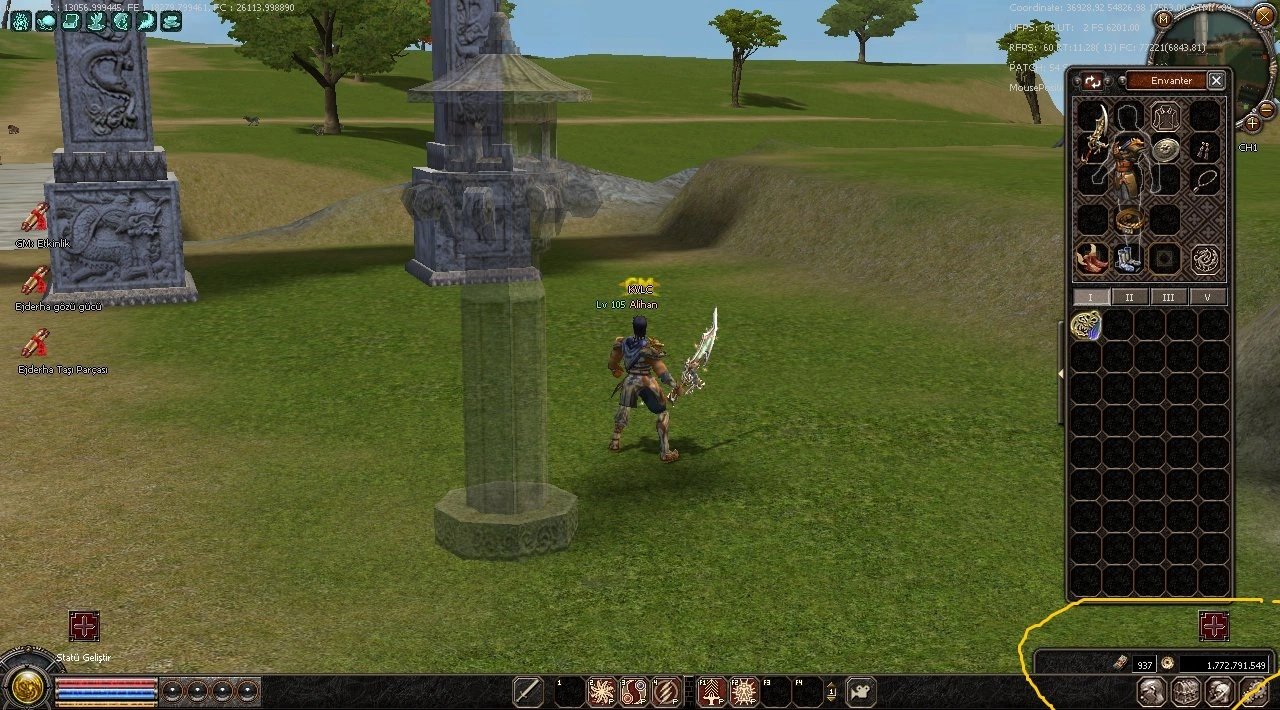Select the equipped earrings slot
Viewport: 1280px width, 710px height.
(x=1205, y=150)
